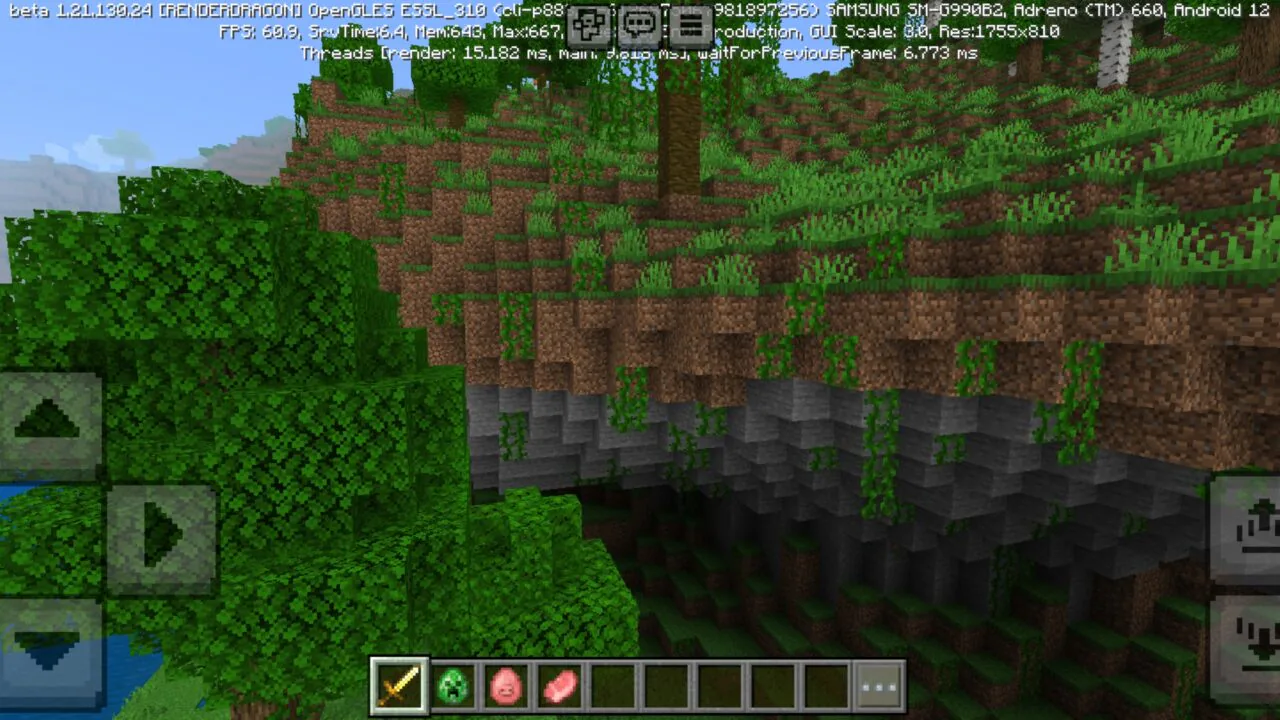Select the seventh hotbar slot
The height and width of the screenshot is (720, 1280).
(x=719, y=684)
